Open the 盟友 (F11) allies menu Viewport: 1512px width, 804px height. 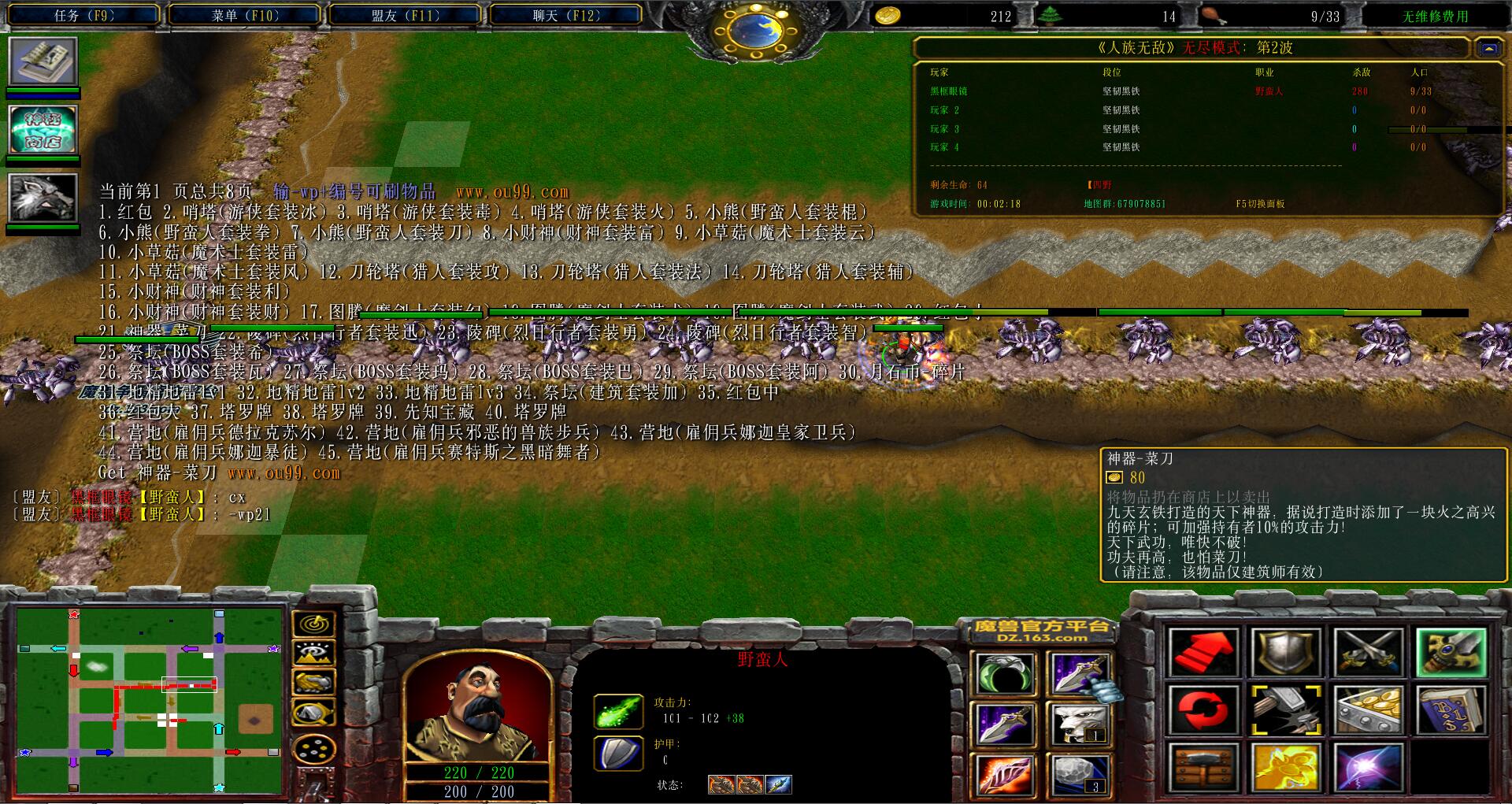pyautogui.click(x=405, y=15)
